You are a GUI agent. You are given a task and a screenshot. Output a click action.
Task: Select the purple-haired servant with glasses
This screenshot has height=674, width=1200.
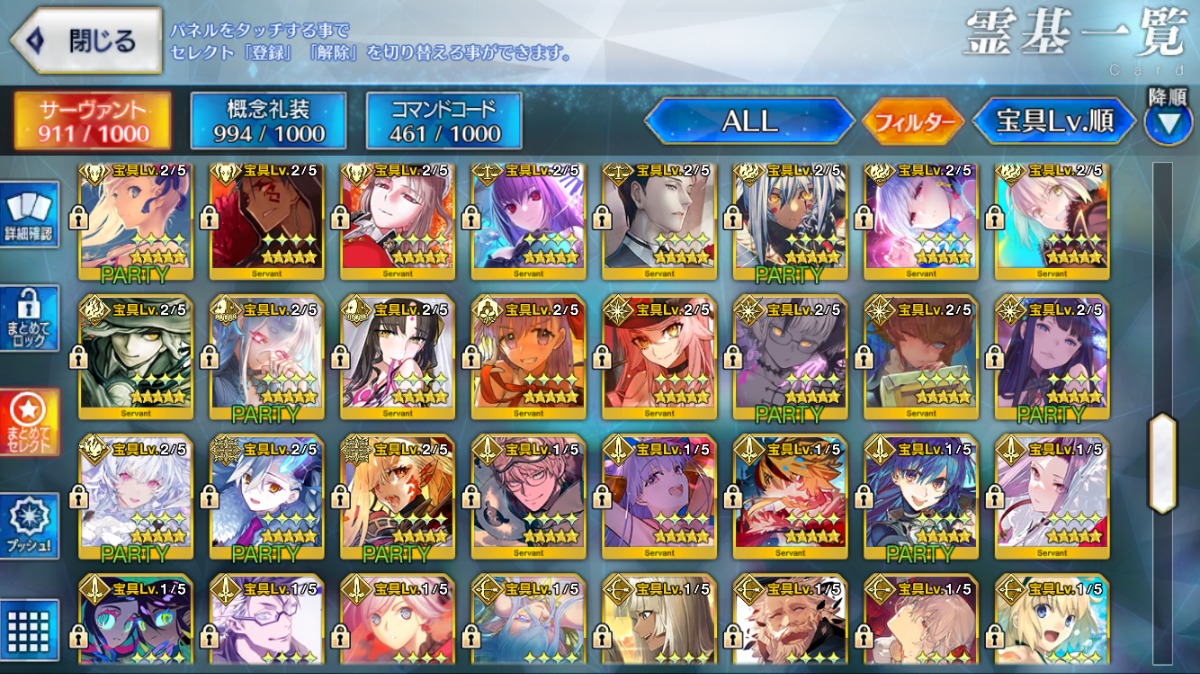pos(267,622)
